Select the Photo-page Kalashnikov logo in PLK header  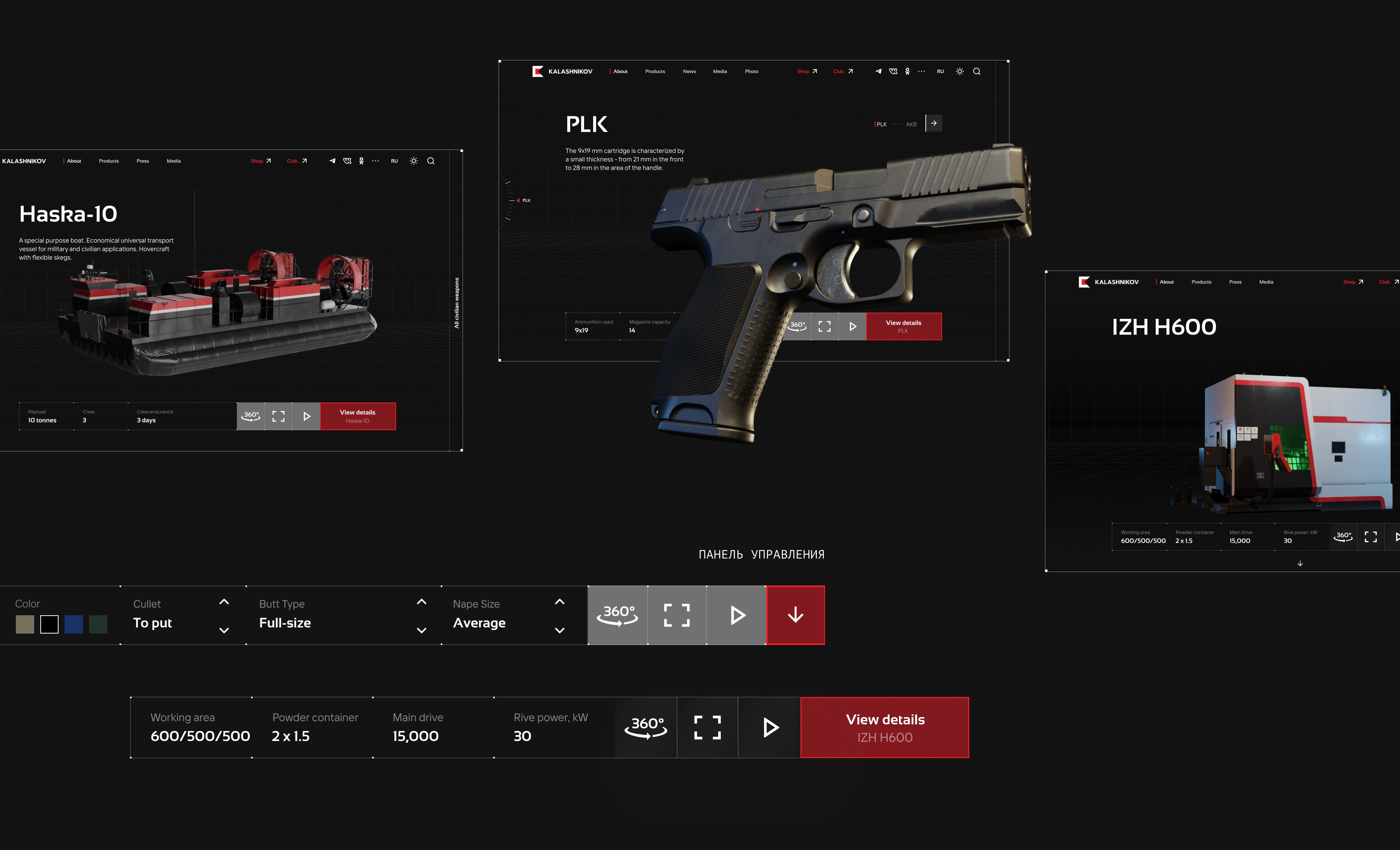click(562, 71)
